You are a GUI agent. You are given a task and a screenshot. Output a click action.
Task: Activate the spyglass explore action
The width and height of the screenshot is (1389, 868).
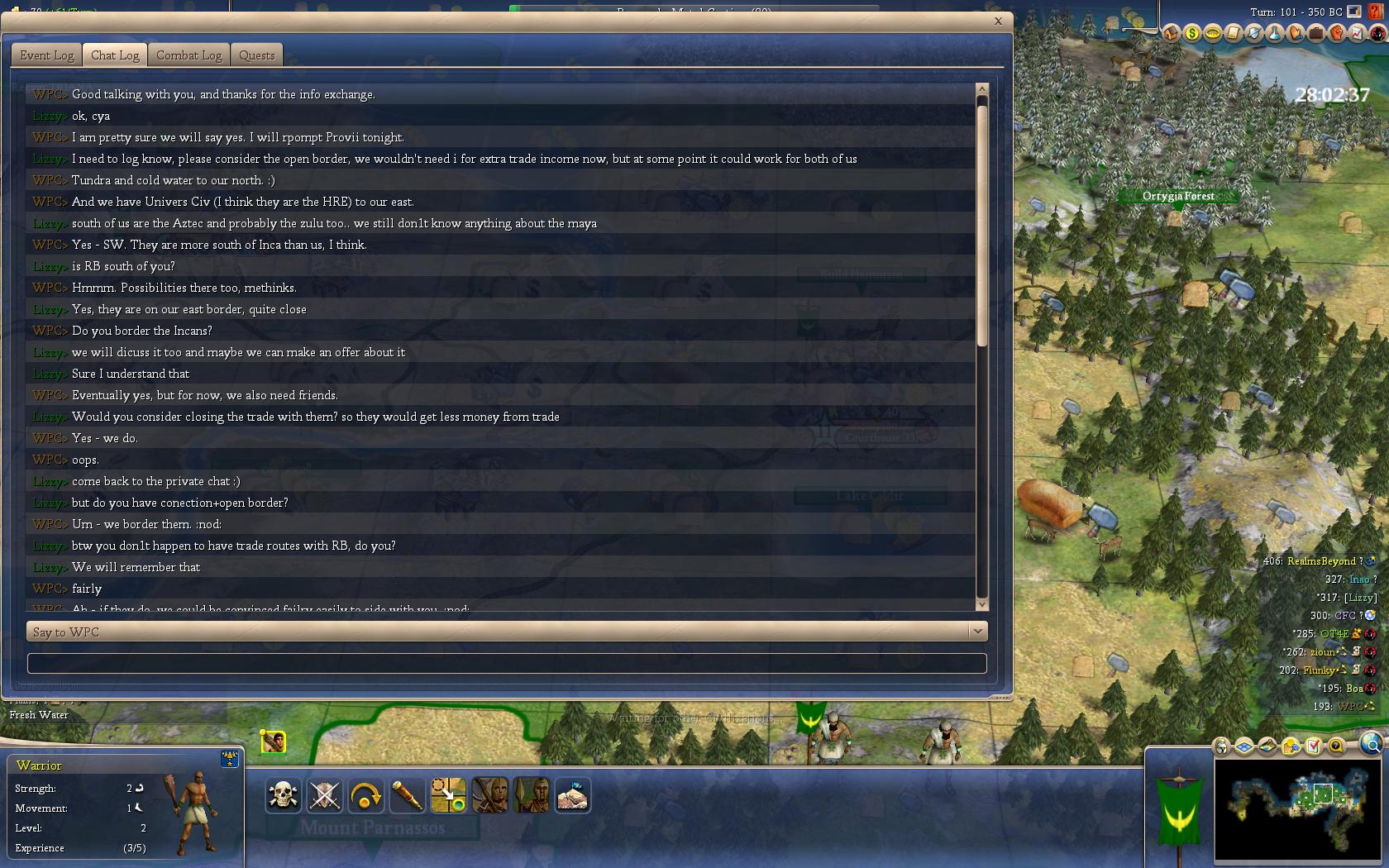407,796
